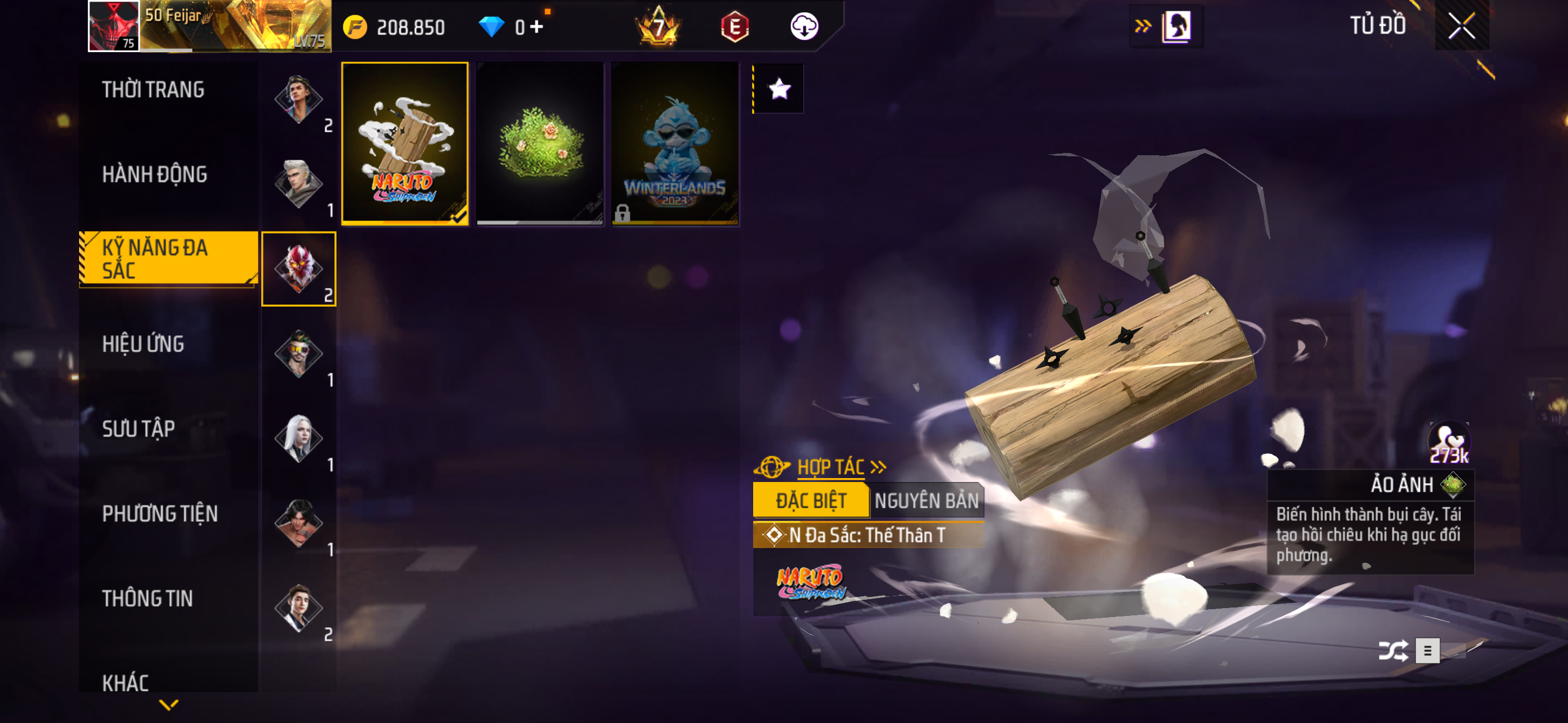1568x723 pixels.
Task: Toggle the shuffle random skin button
Action: point(1392,651)
